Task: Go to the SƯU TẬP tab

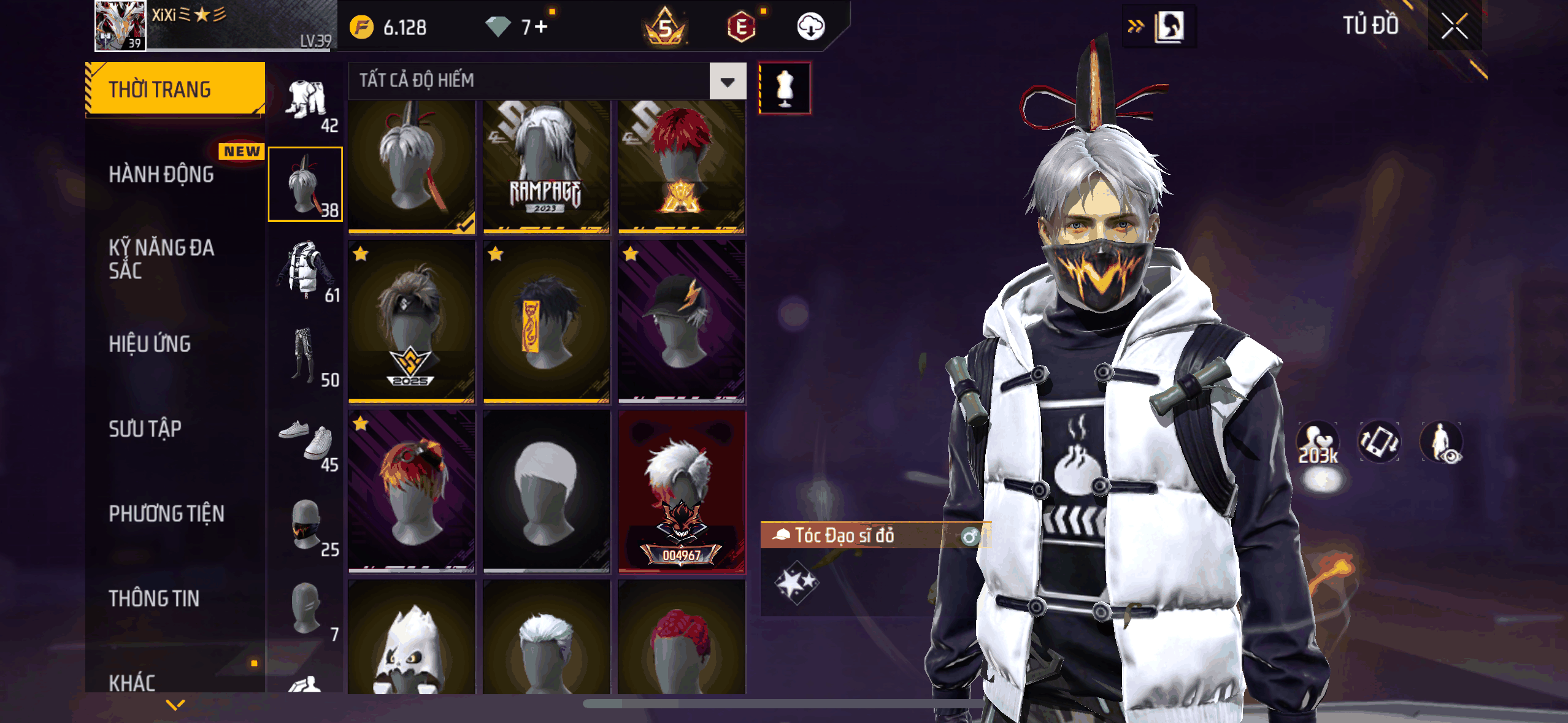Action: [145, 429]
